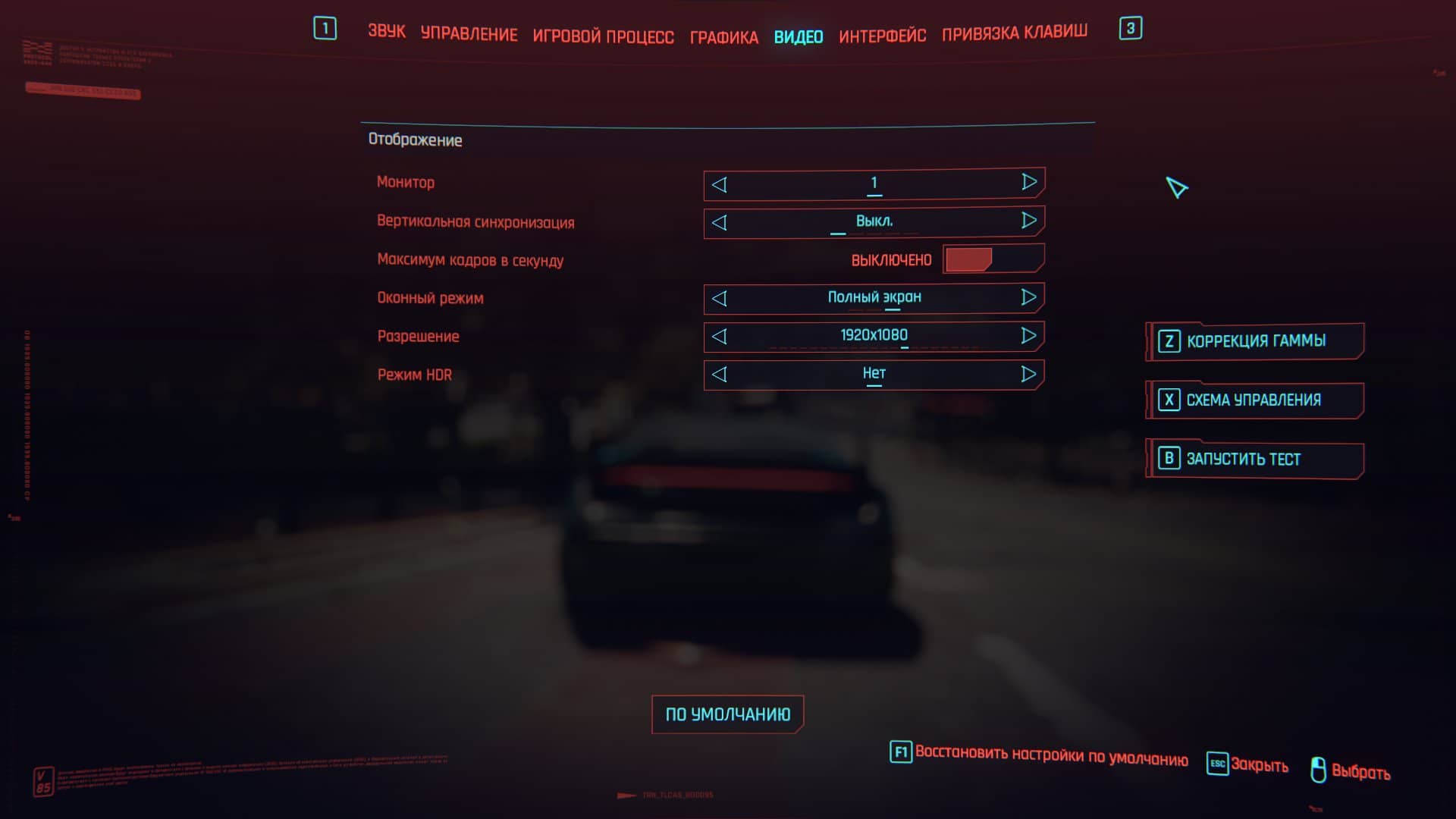Click the Z key icon beside КОРРЕКЦИЯ ГАММЫ
This screenshot has width=1456, height=819.
[1168, 340]
